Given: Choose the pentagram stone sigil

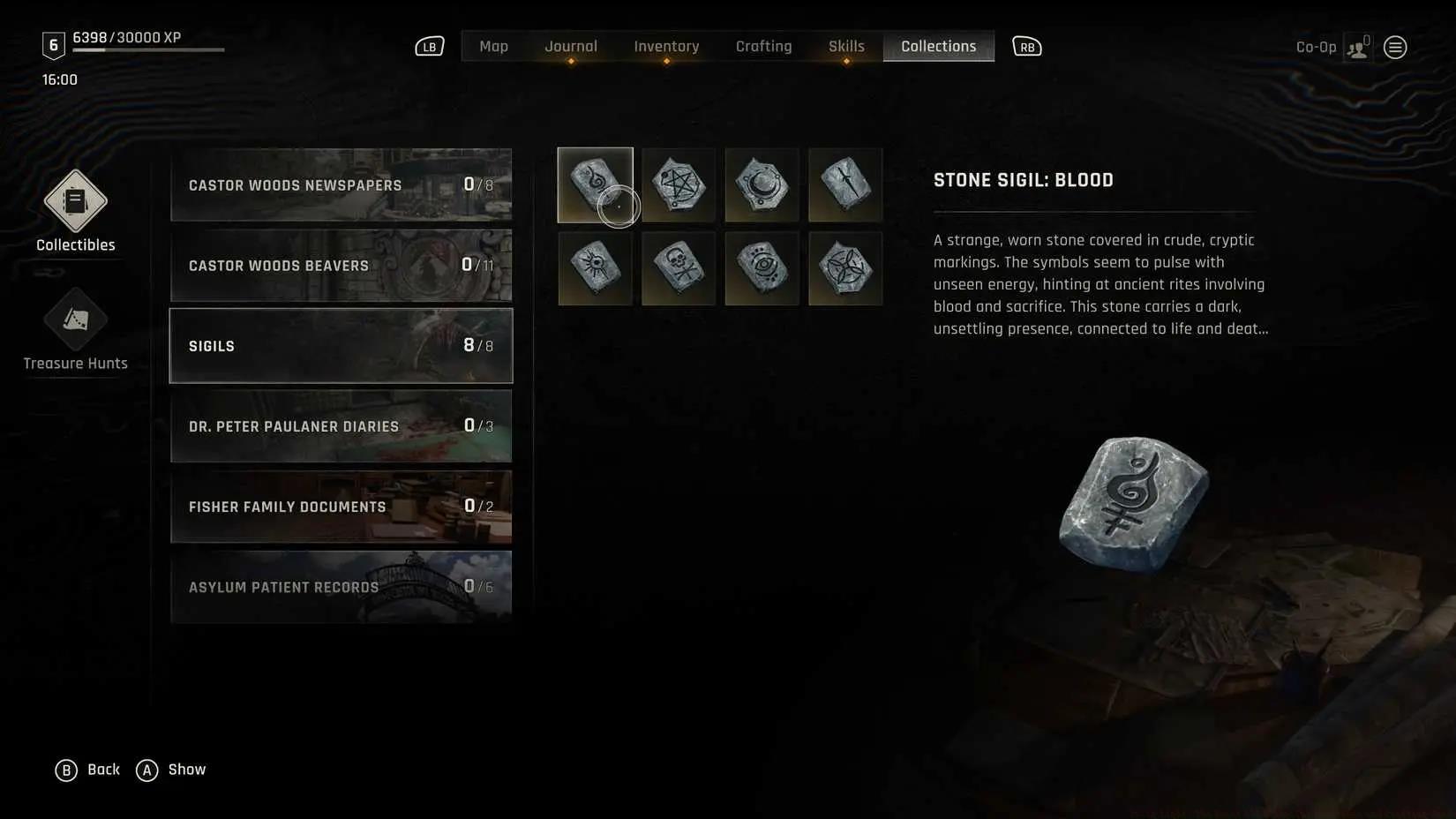Looking at the screenshot, I should [x=679, y=184].
